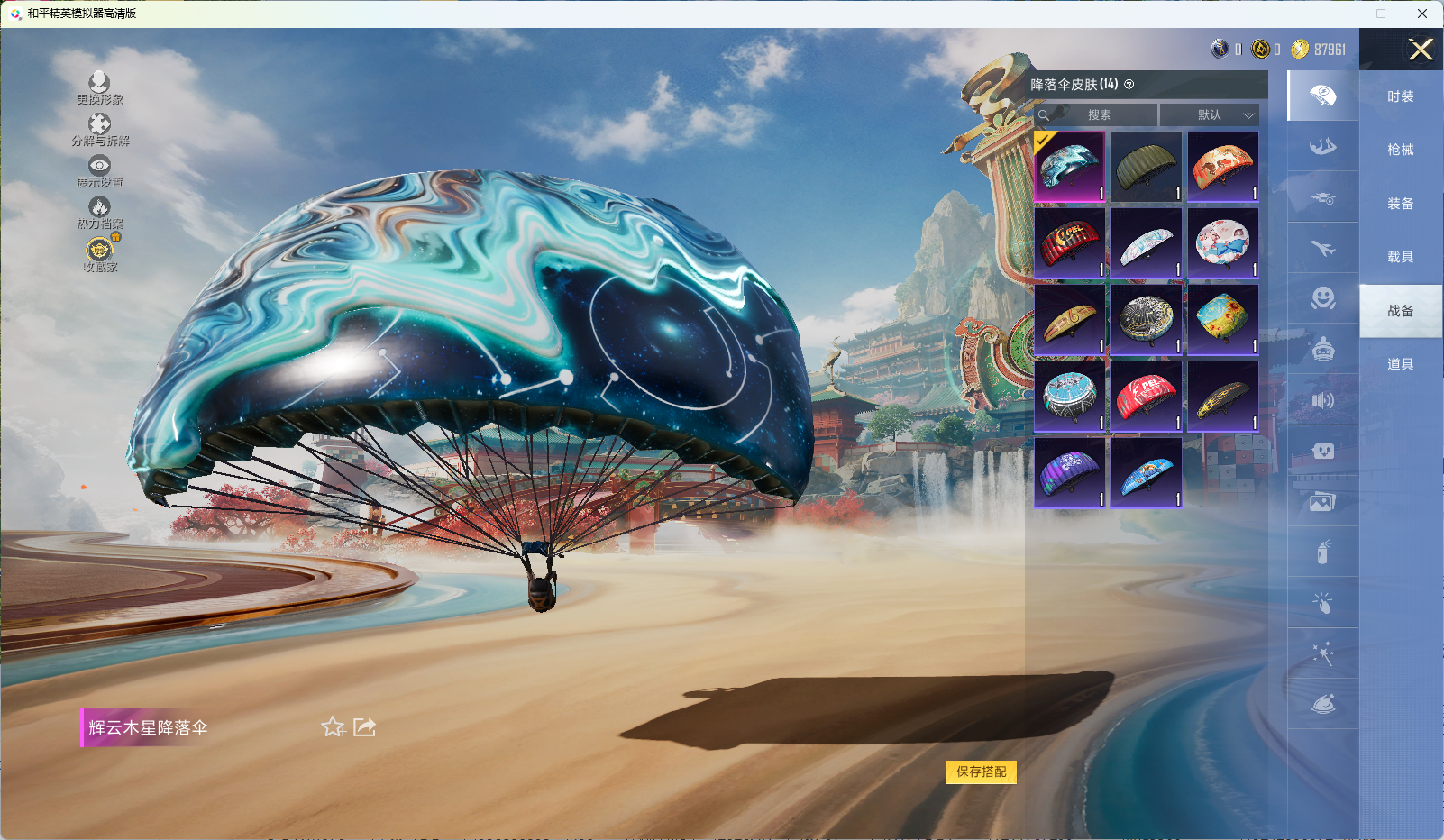Viewport: 1444px width, 840px height.
Task: Open 展示设置 display settings
Action: click(x=99, y=170)
